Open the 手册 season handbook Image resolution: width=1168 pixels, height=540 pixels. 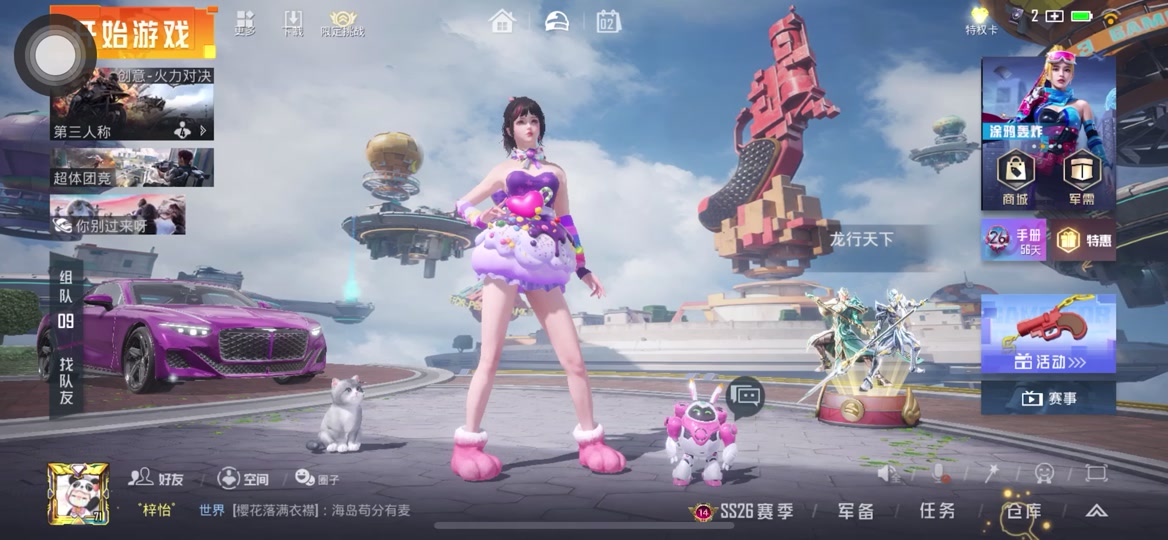1013,241
